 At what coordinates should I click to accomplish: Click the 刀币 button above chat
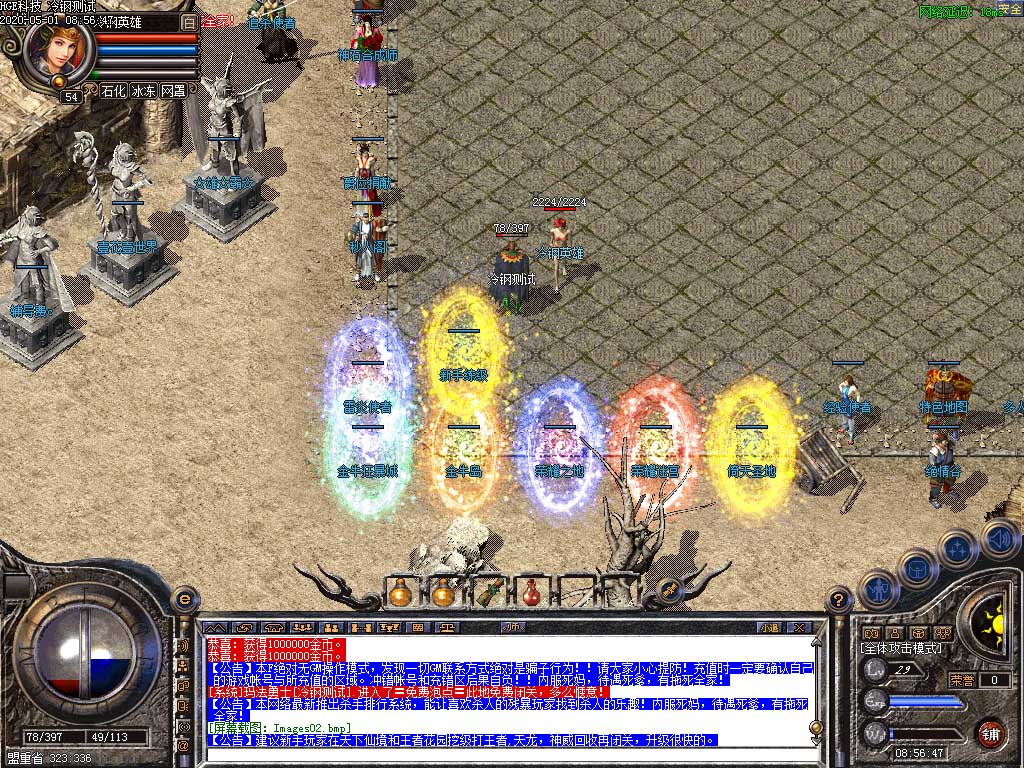513,628
